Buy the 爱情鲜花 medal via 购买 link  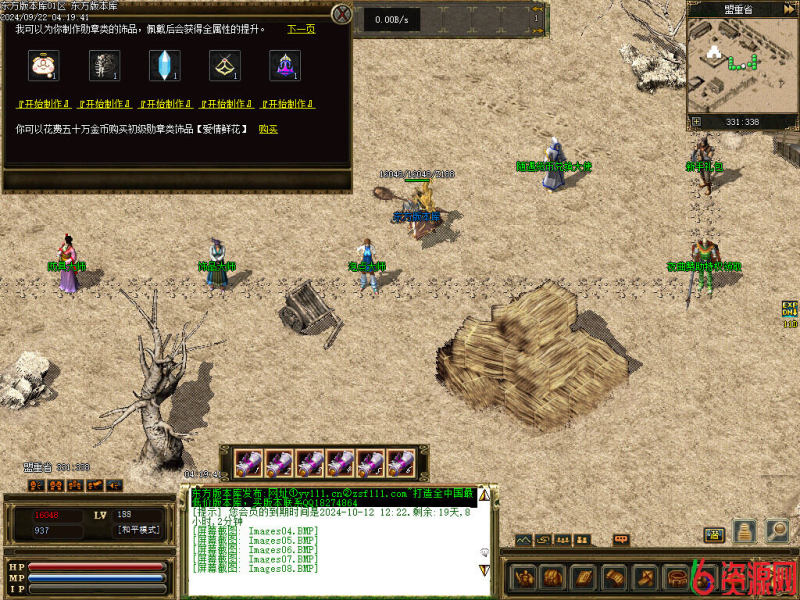point(268,129)
